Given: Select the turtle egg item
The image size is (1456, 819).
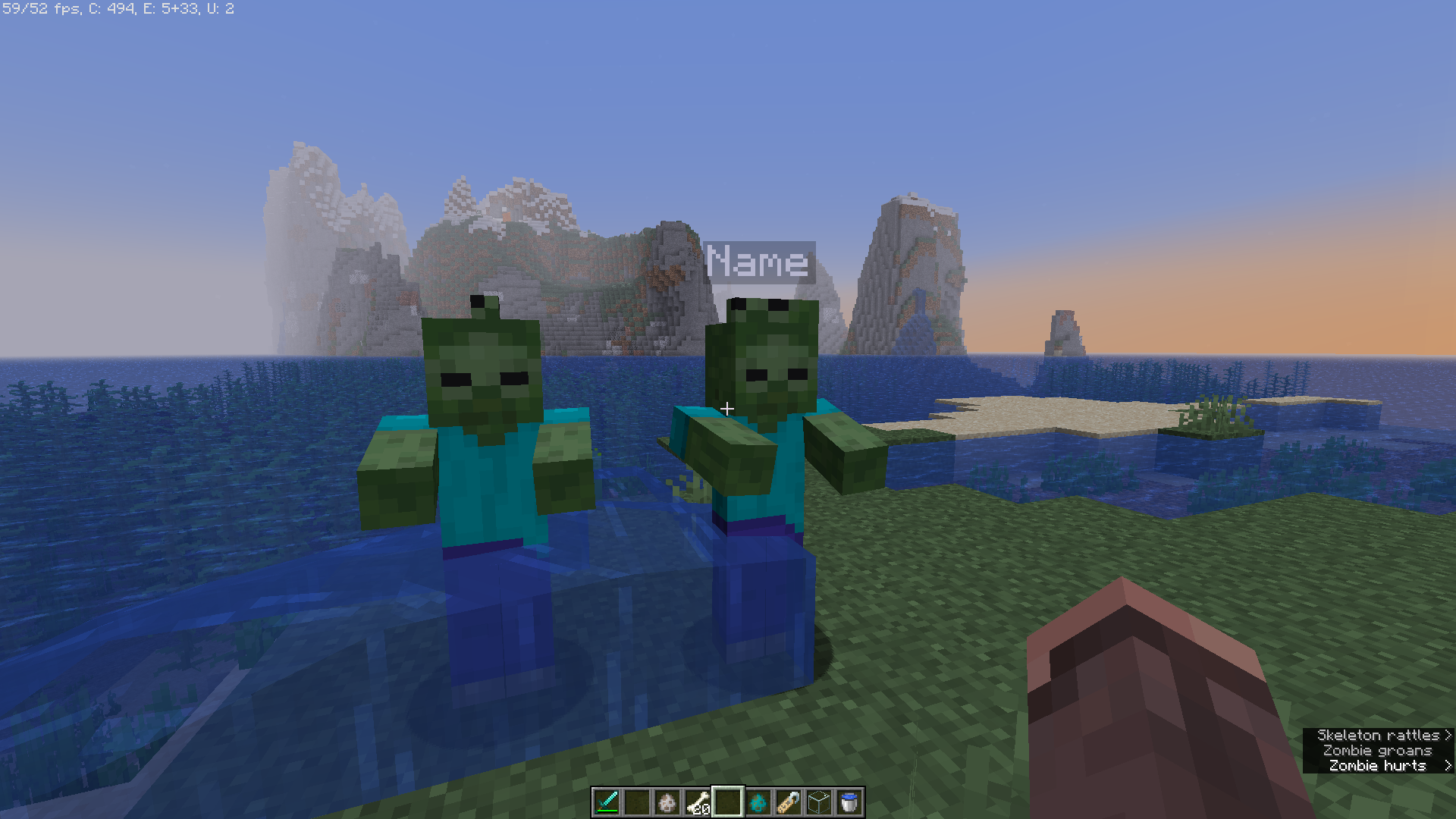Looking at the screenshot, I should 669,803.
